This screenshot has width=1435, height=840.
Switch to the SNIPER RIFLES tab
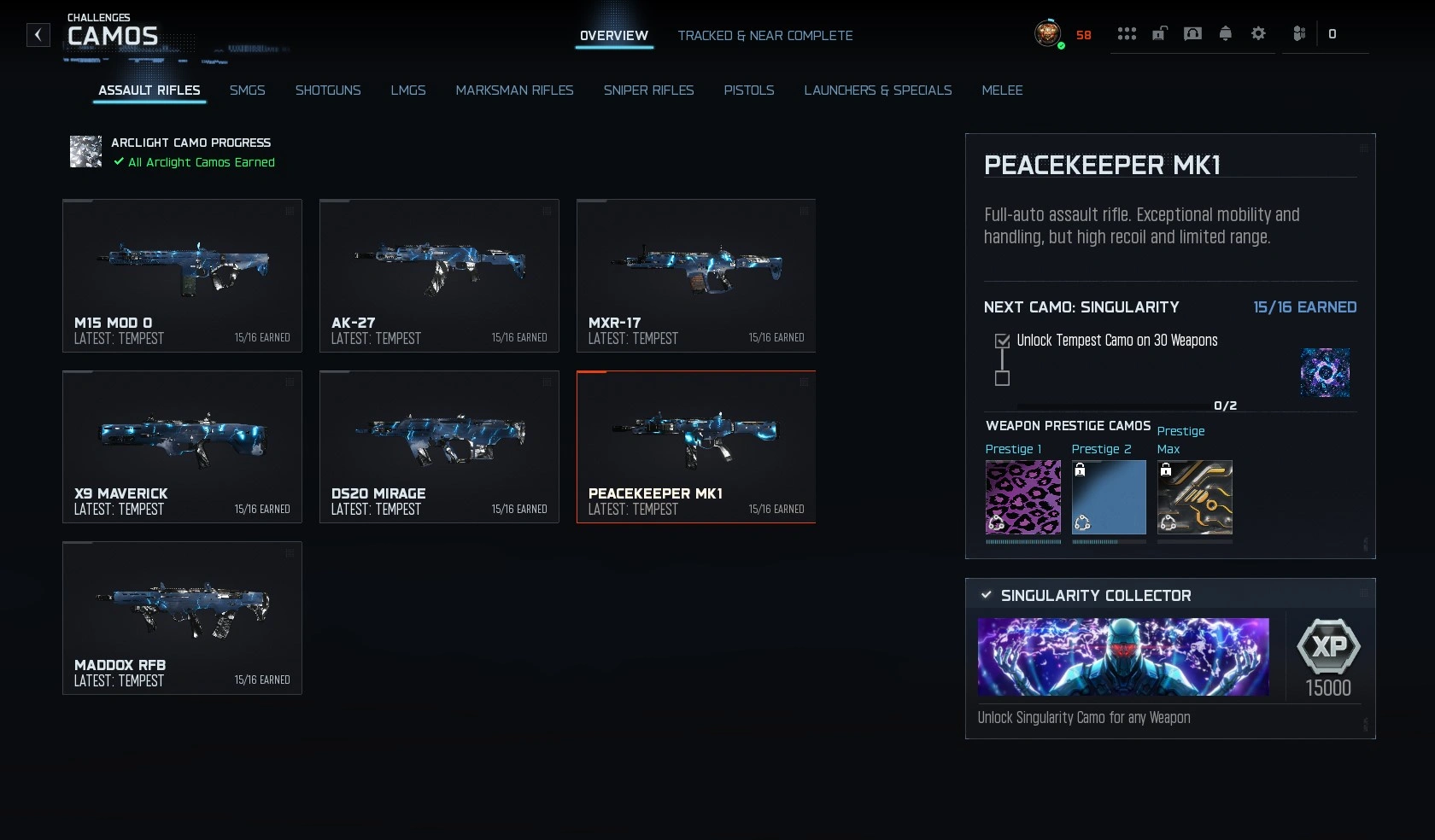click(x=649, y=90)
